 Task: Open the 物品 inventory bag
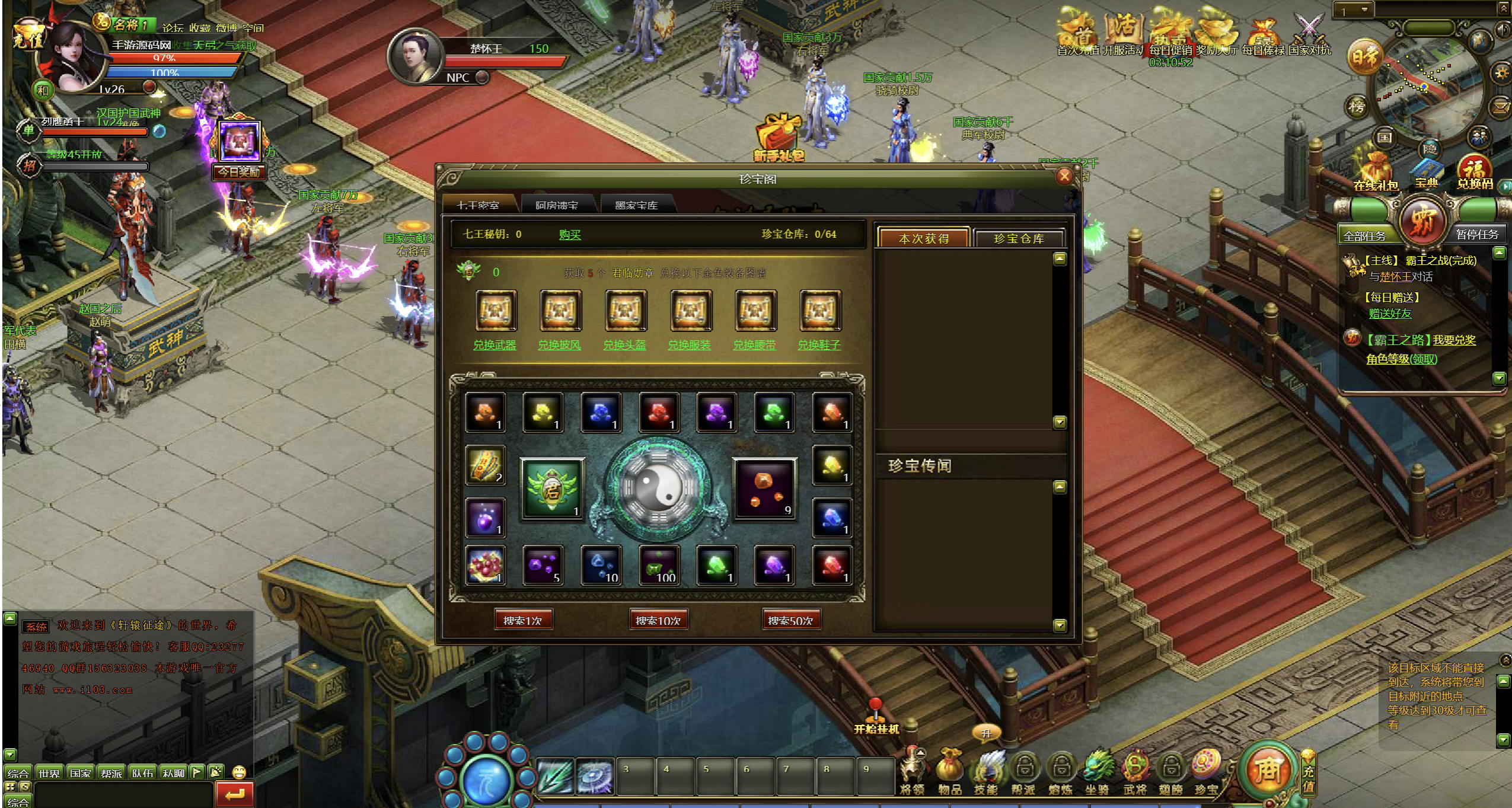point(949,772)
